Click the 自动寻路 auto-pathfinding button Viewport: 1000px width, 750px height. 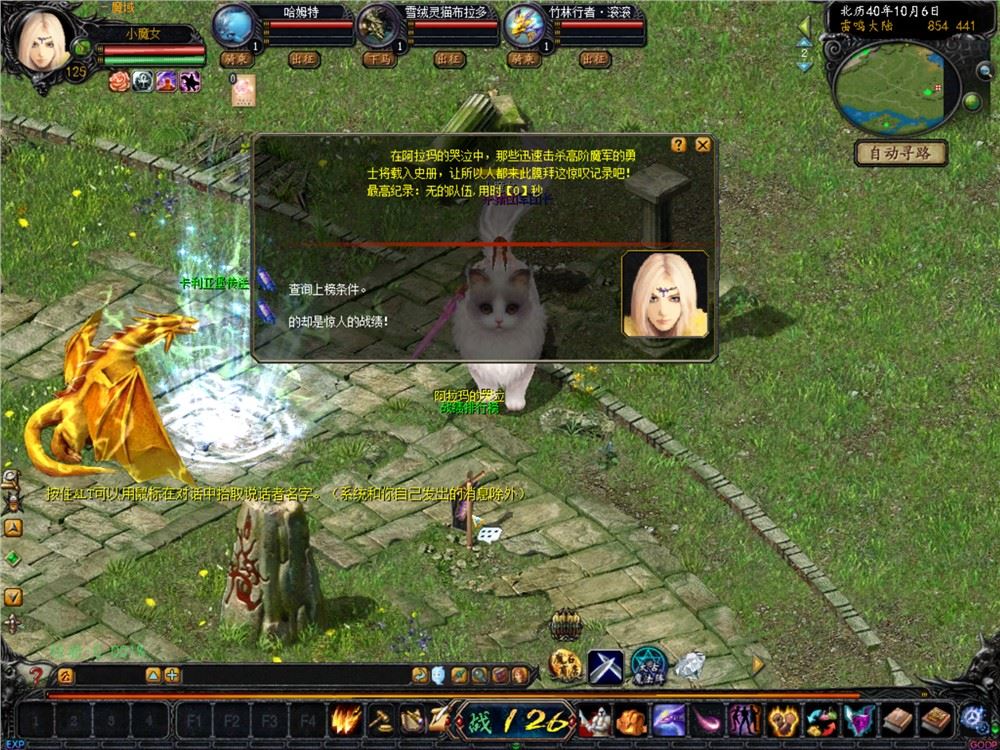point(900,153)
